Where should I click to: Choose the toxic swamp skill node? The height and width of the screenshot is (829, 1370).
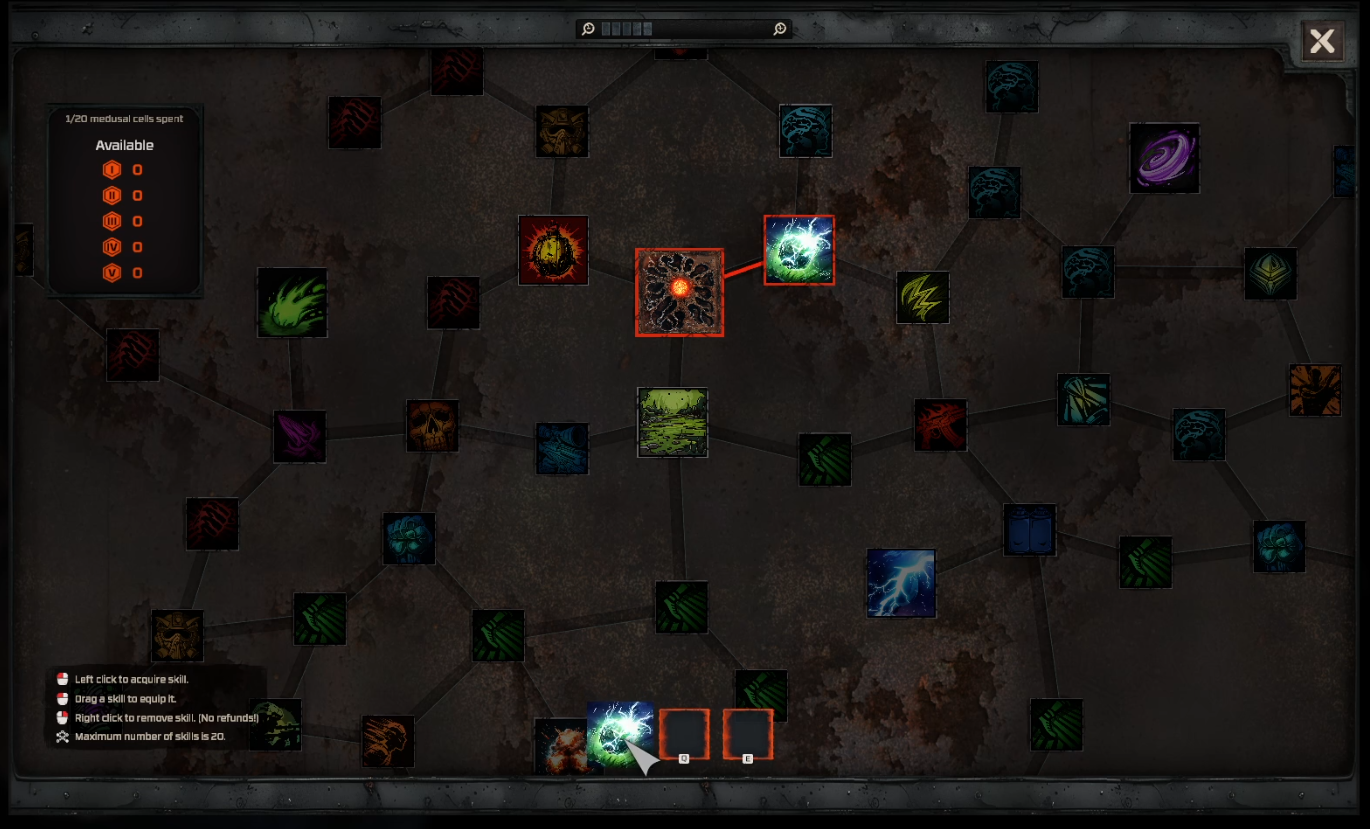(x=672, y=422)
